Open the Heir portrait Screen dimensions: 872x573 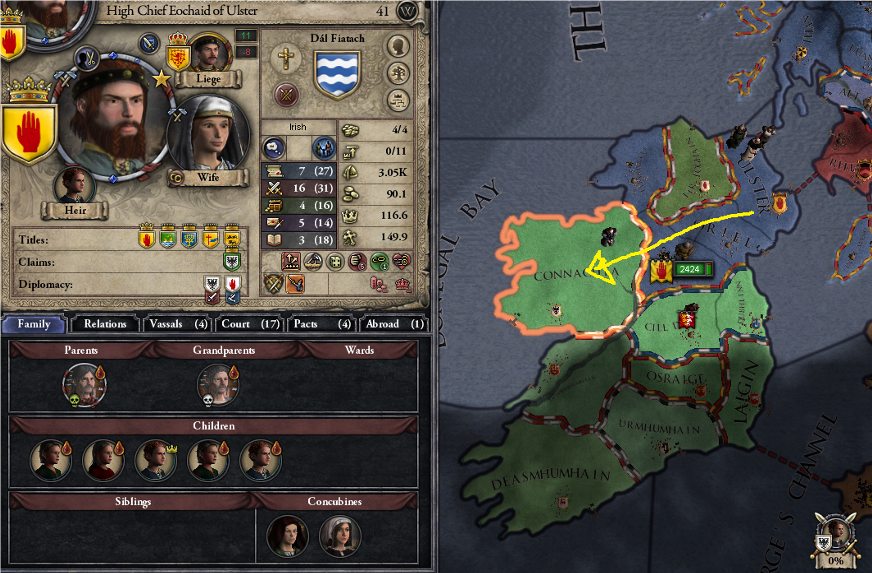point(75,187)
